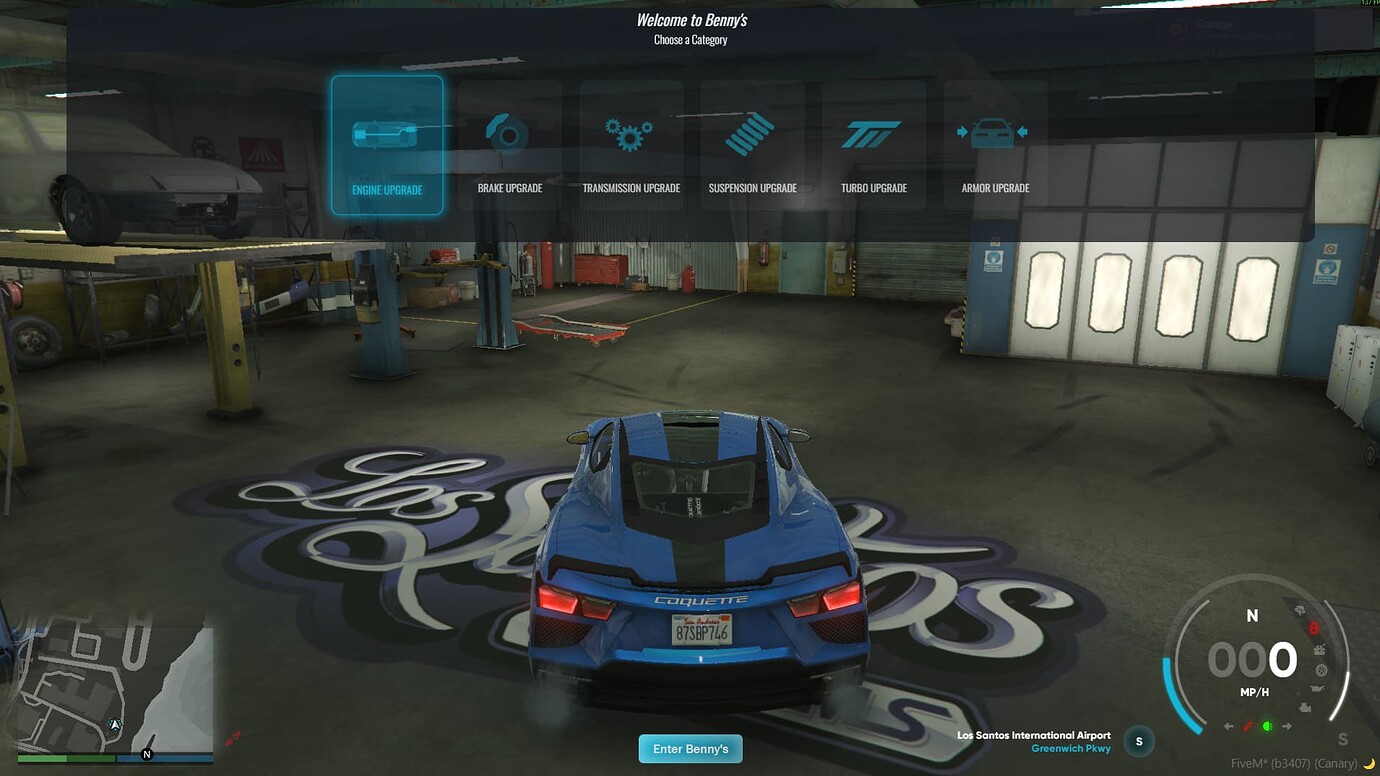Switch to the Turbo Upgrade category
This screenshot has width=1380, height=776.
tap(873, 133)
